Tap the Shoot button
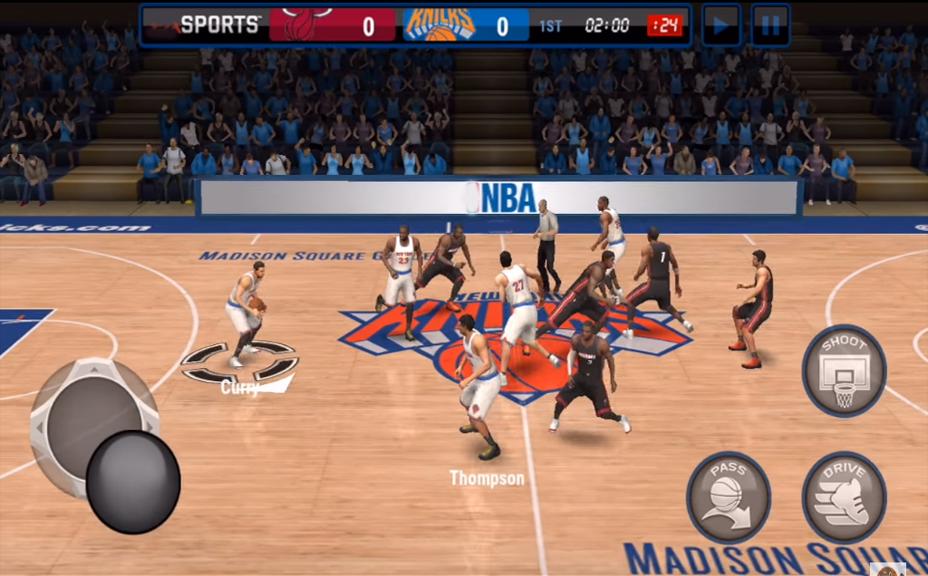 (x=844, y=371)
